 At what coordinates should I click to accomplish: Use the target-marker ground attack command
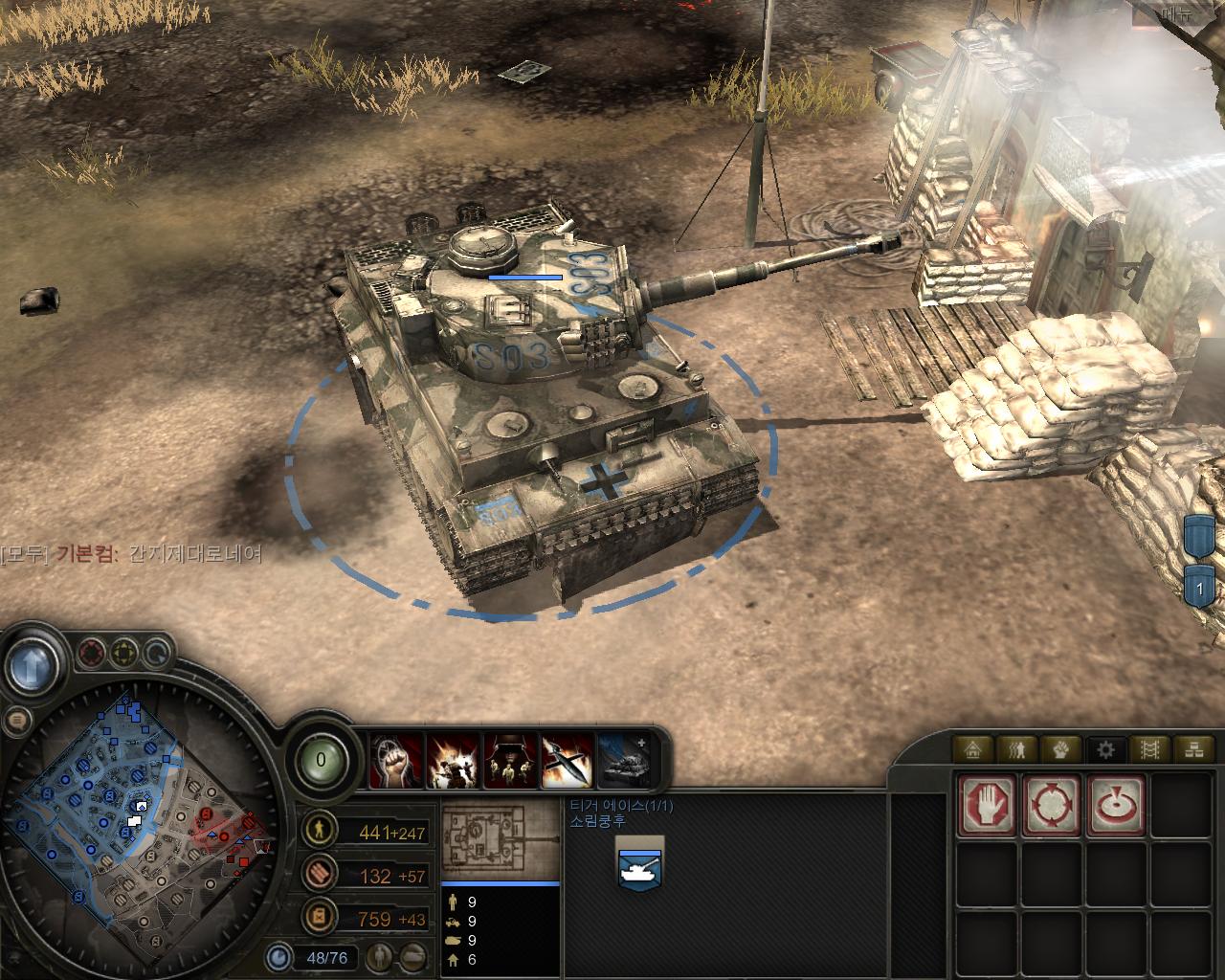click(x=1116, y=805)
